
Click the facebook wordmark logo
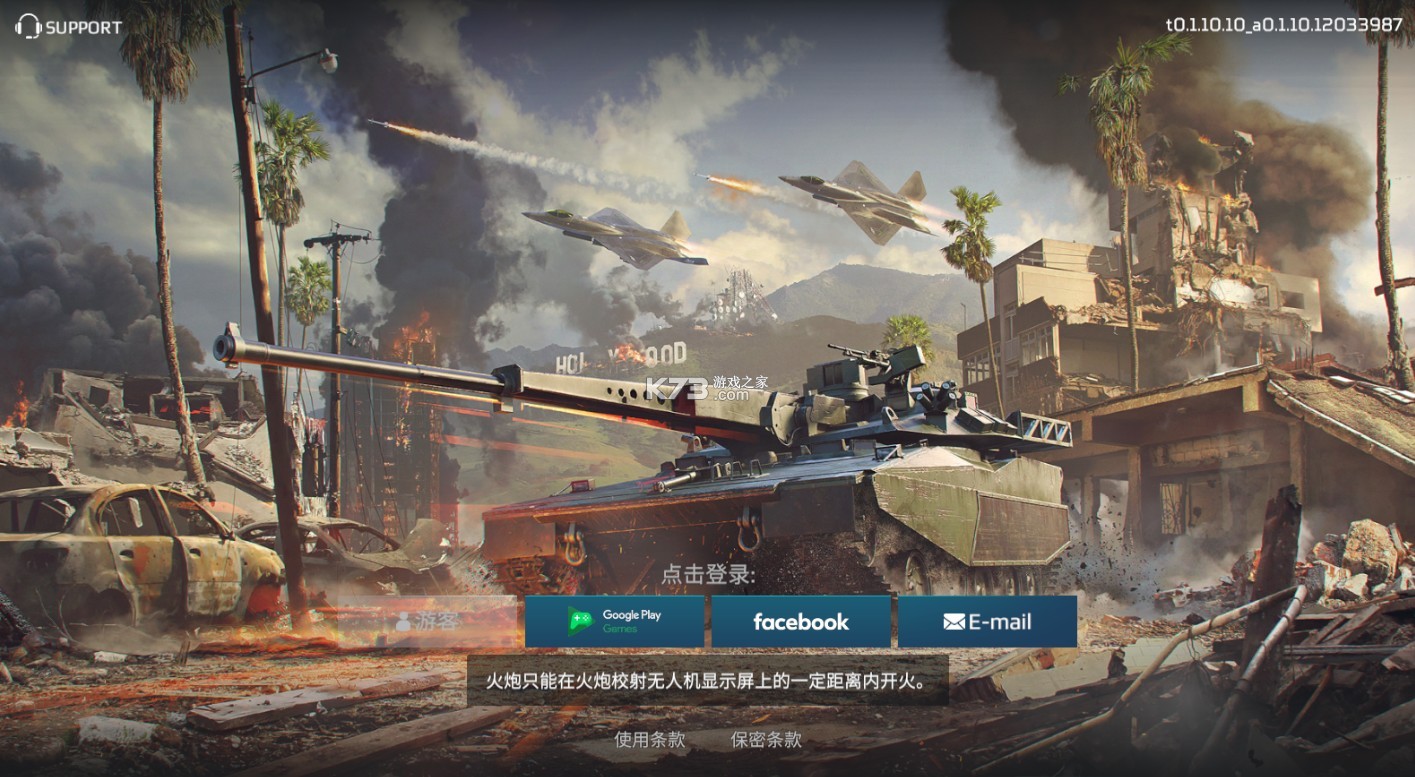tap(801, 621)
